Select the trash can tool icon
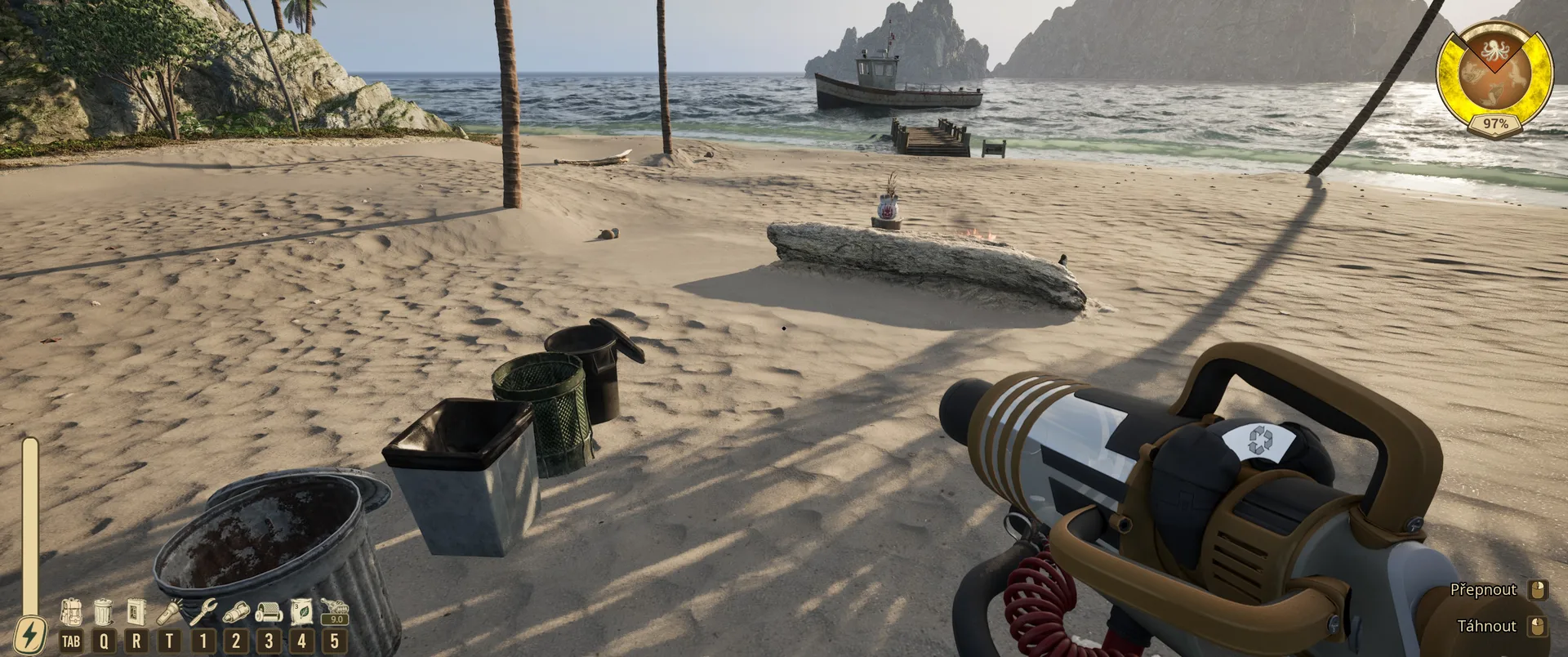This screenshot has height=657, width=1568. coord(103,612)
